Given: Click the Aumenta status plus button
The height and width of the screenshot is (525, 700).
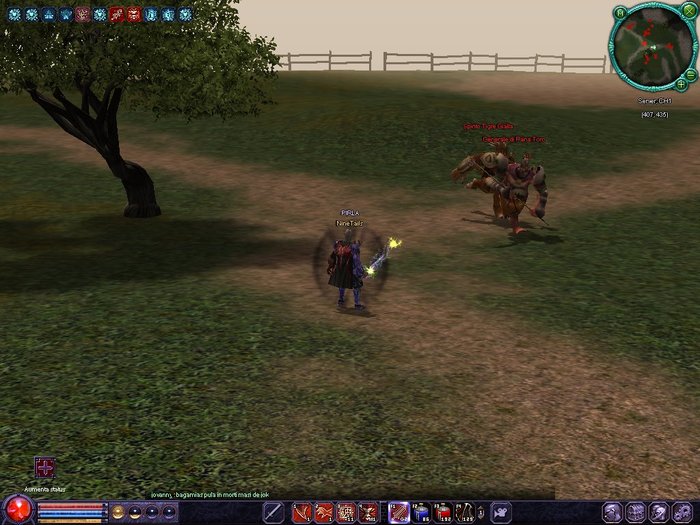Looking at the screenshot, I should [44, 468].
